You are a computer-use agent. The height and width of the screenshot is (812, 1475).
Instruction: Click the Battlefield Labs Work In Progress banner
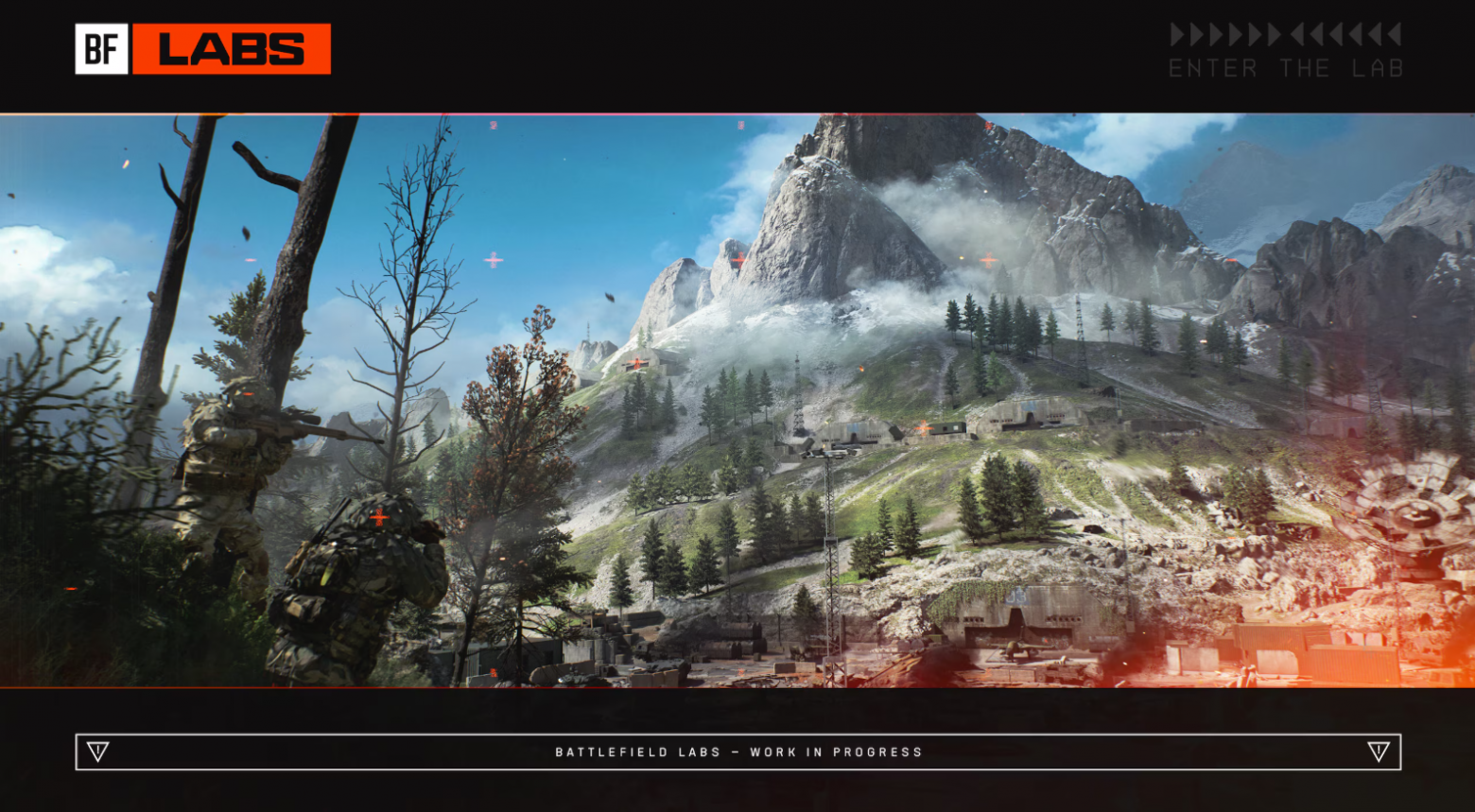[x=738, y=752]
